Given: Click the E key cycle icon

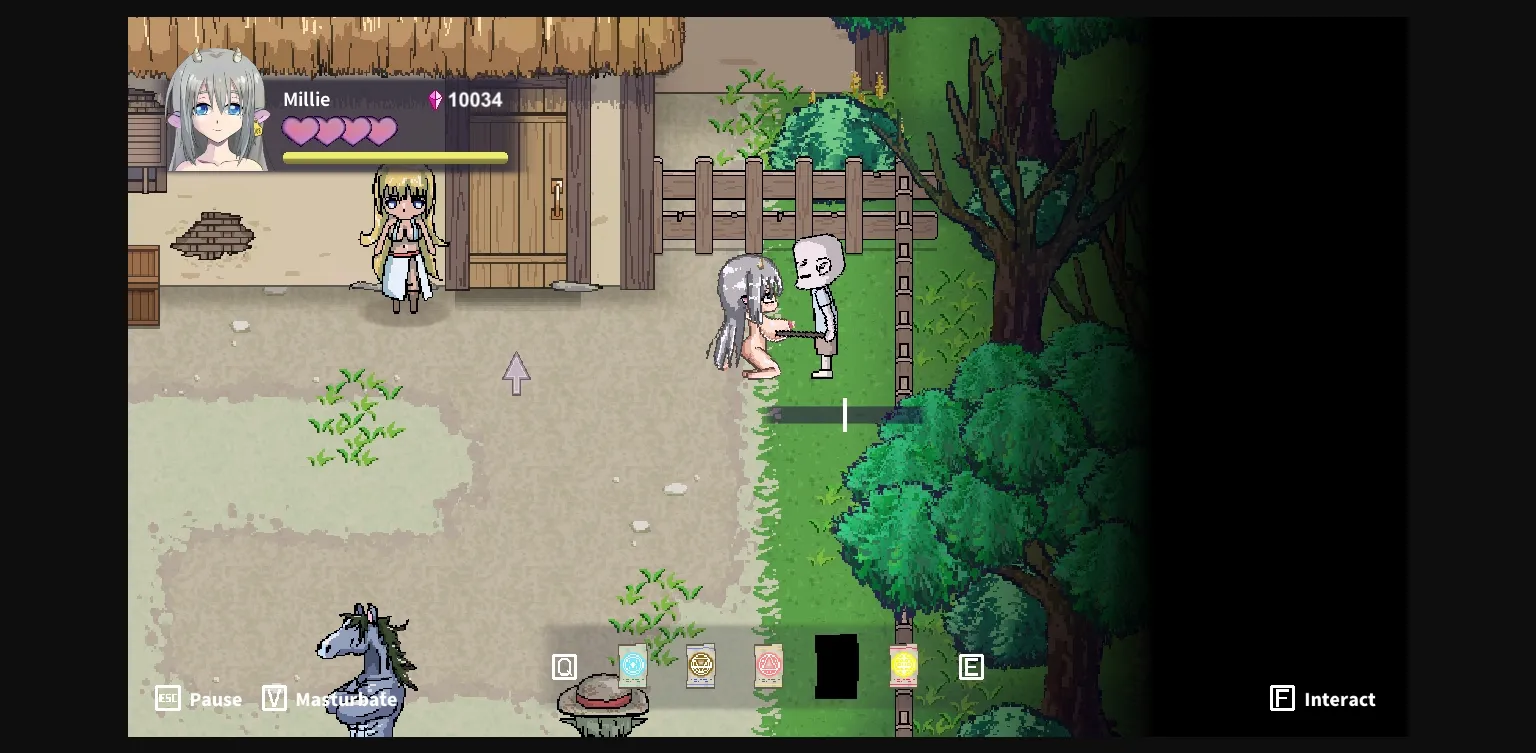Looking at the screenshot, I should [971, 666].
